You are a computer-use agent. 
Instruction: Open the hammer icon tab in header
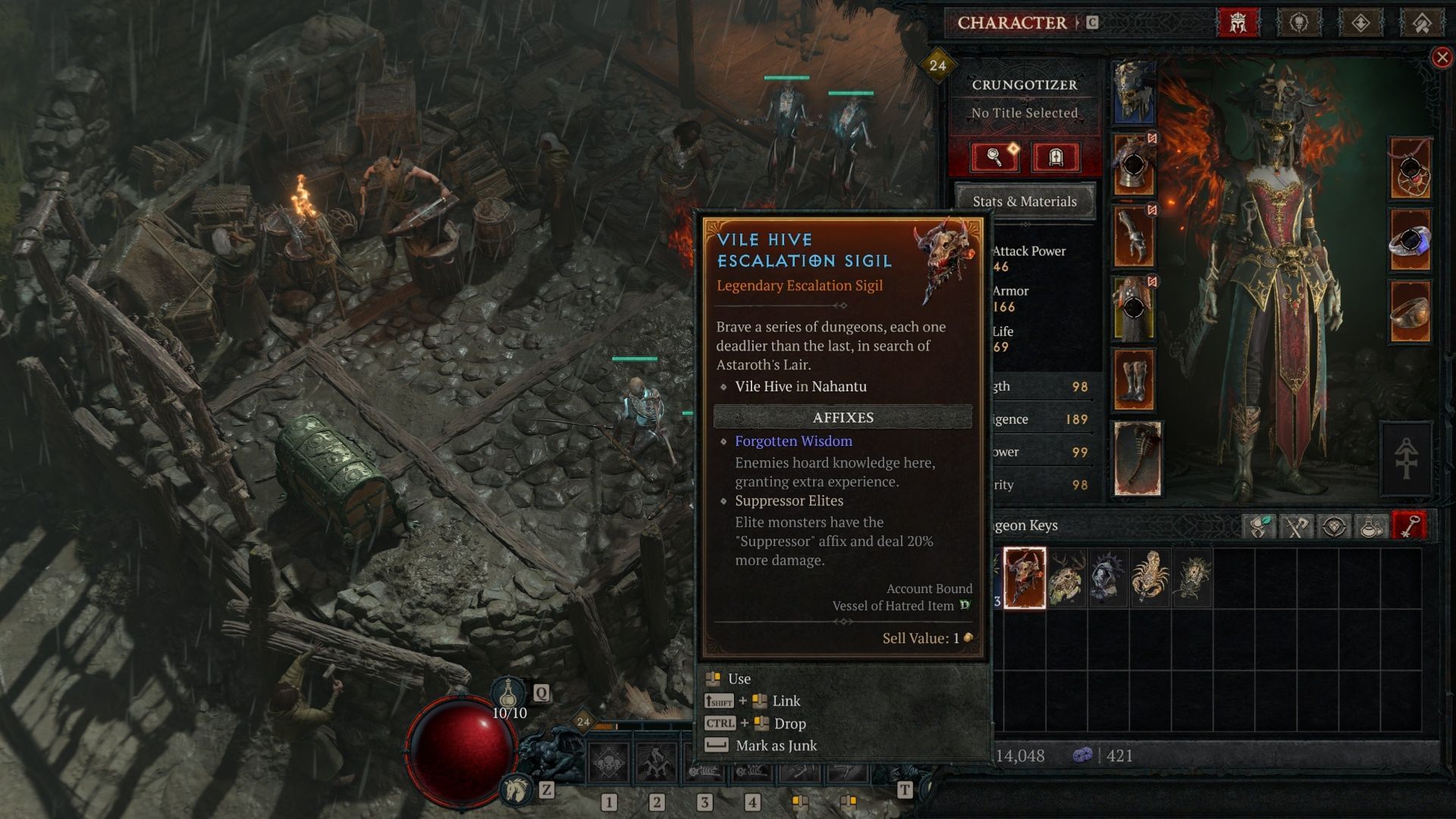coord(1422,23)
